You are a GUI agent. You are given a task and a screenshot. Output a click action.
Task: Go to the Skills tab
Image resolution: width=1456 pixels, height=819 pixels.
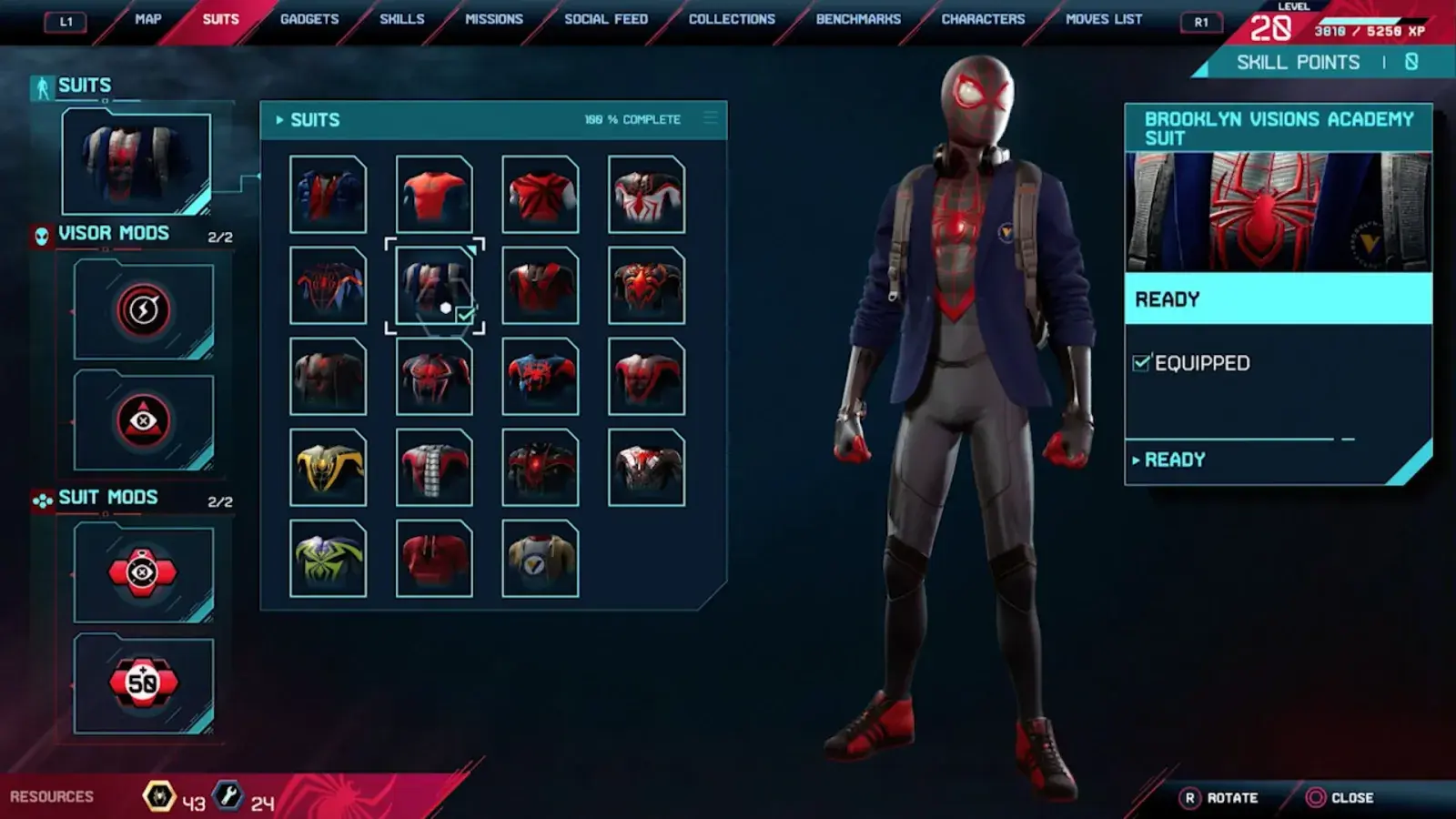point(401,19)
